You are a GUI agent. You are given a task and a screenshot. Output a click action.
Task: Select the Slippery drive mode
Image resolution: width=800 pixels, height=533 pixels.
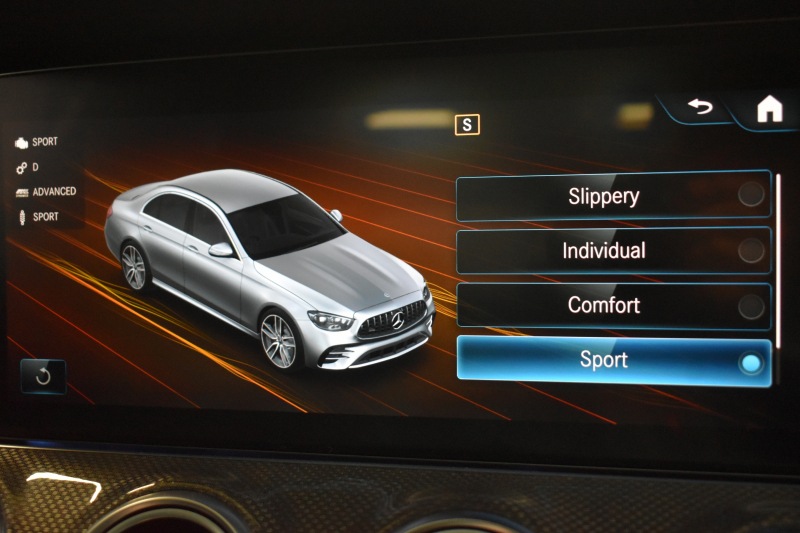tap(613, 196)
